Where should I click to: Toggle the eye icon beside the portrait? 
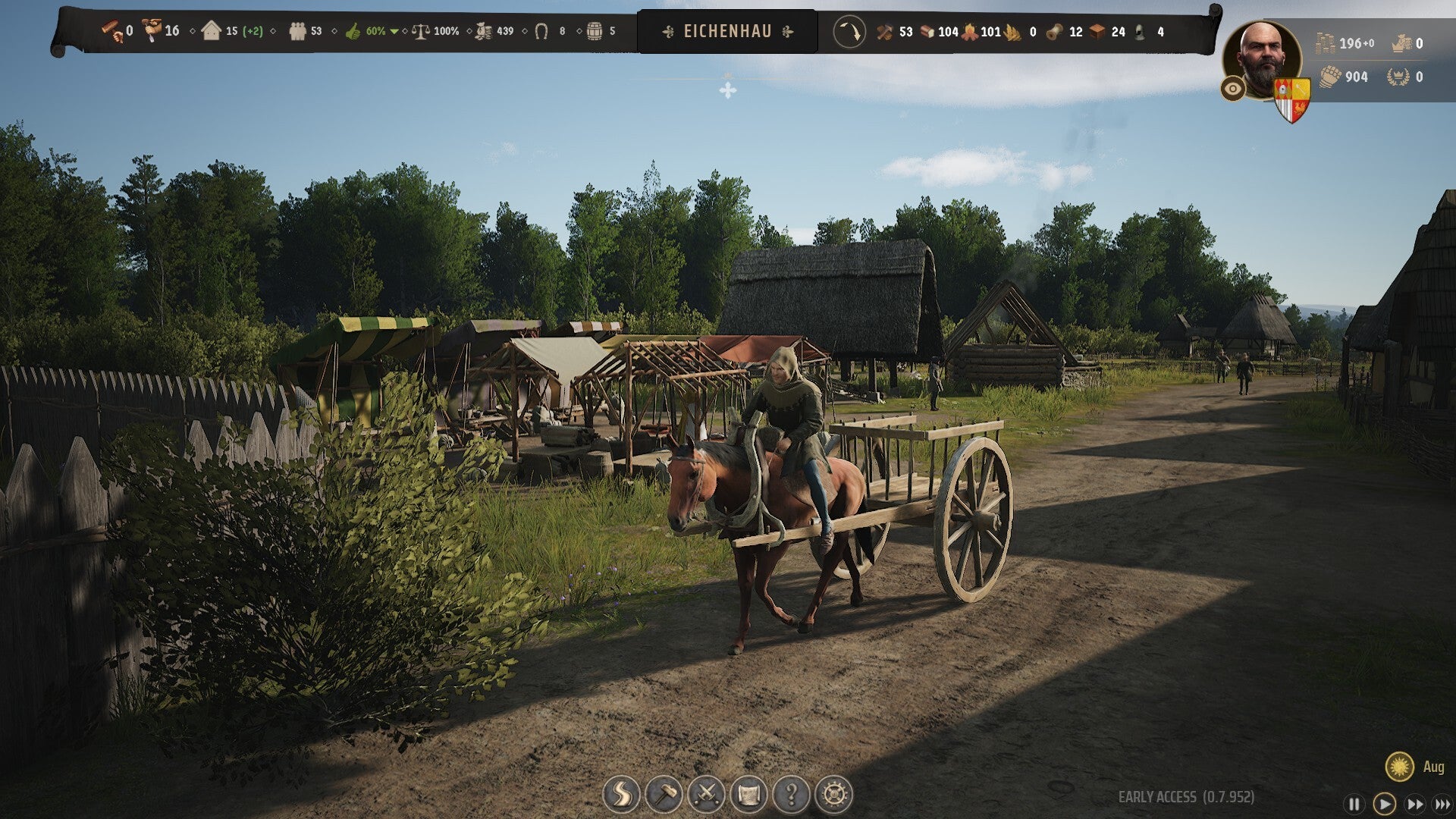pos(1233,89)
